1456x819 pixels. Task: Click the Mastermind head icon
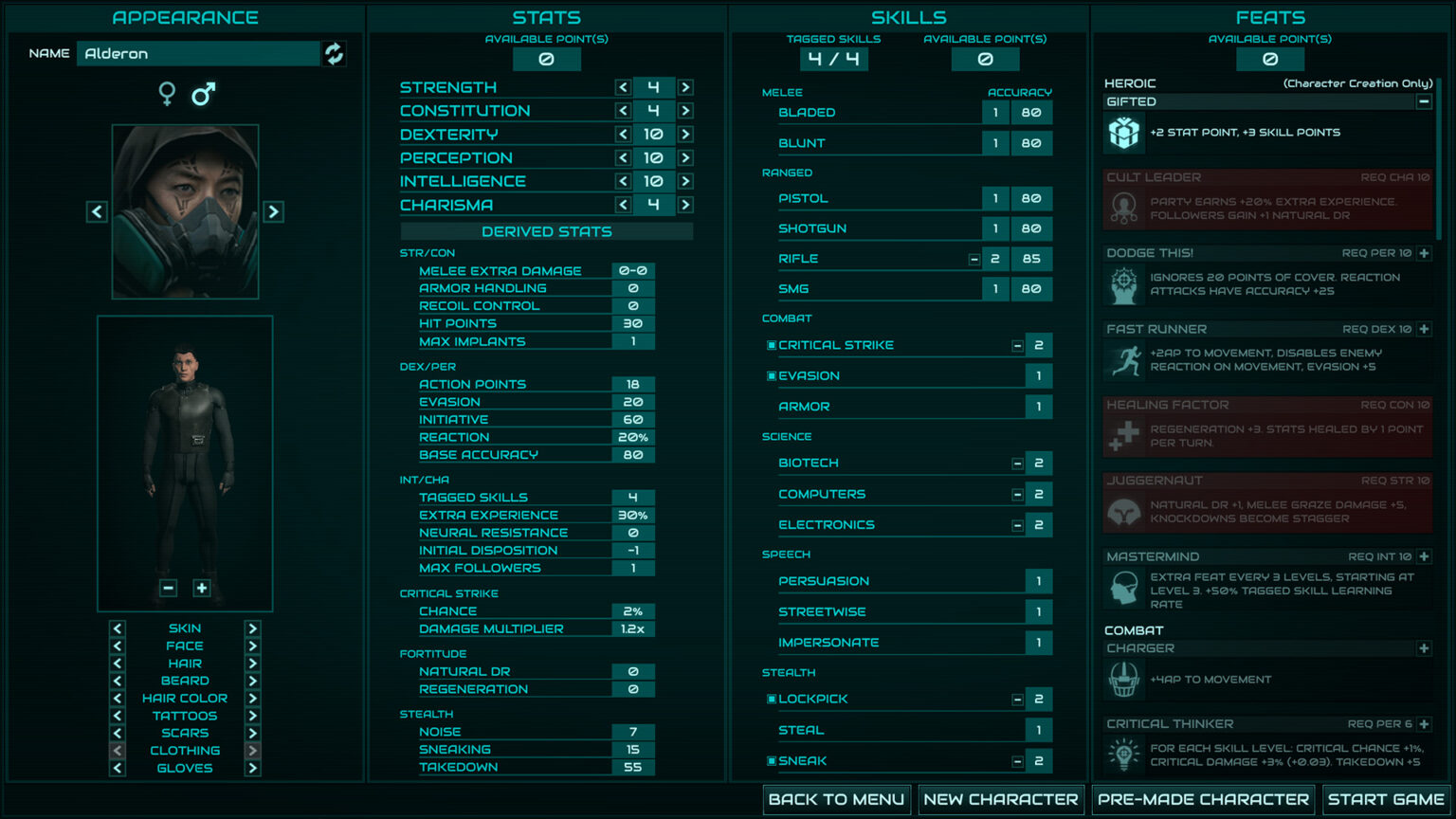coord(1123,588)
